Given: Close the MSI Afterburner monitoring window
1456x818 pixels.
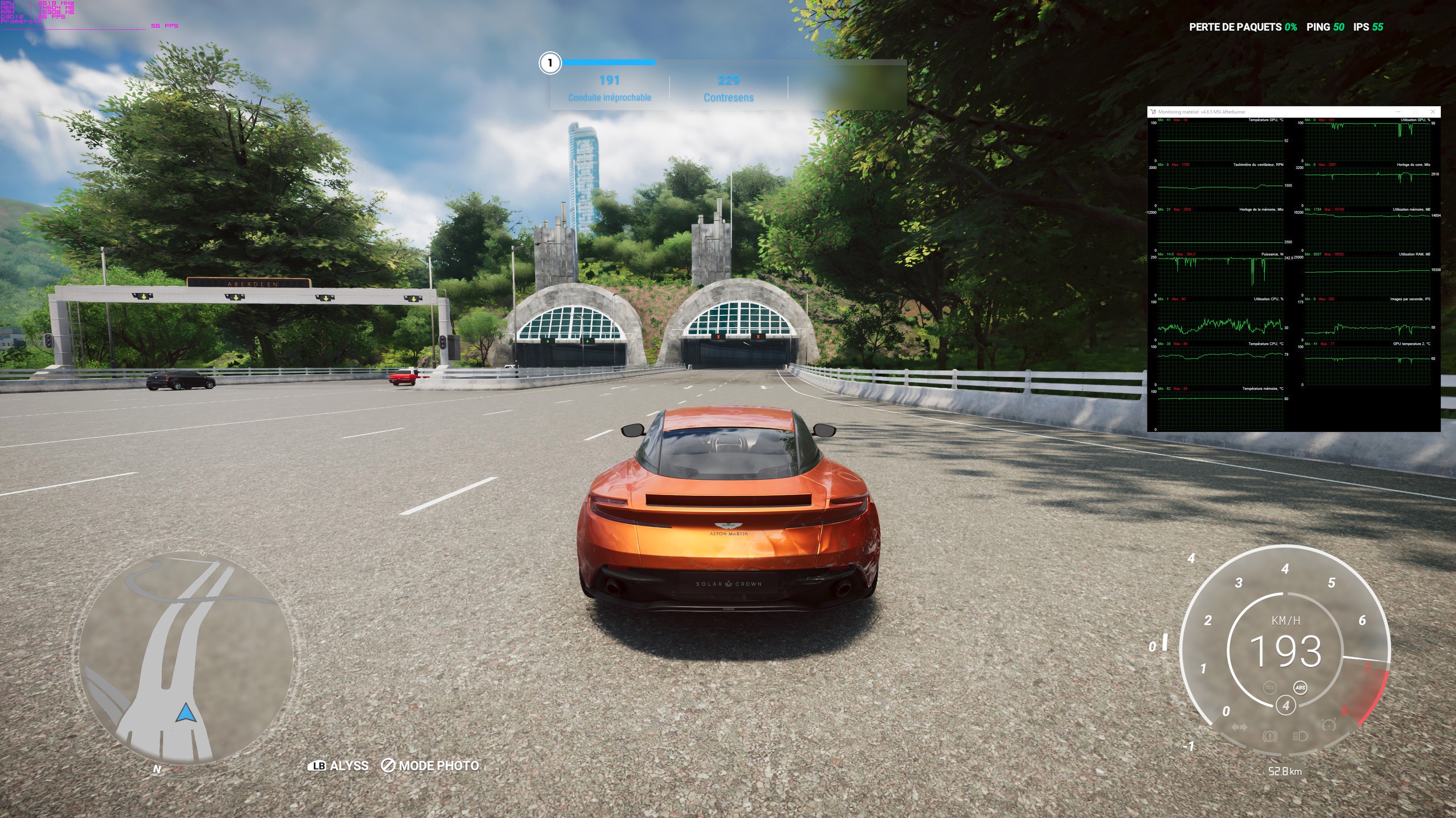Looking at the screenshot, I should [x=1432, y=111].
